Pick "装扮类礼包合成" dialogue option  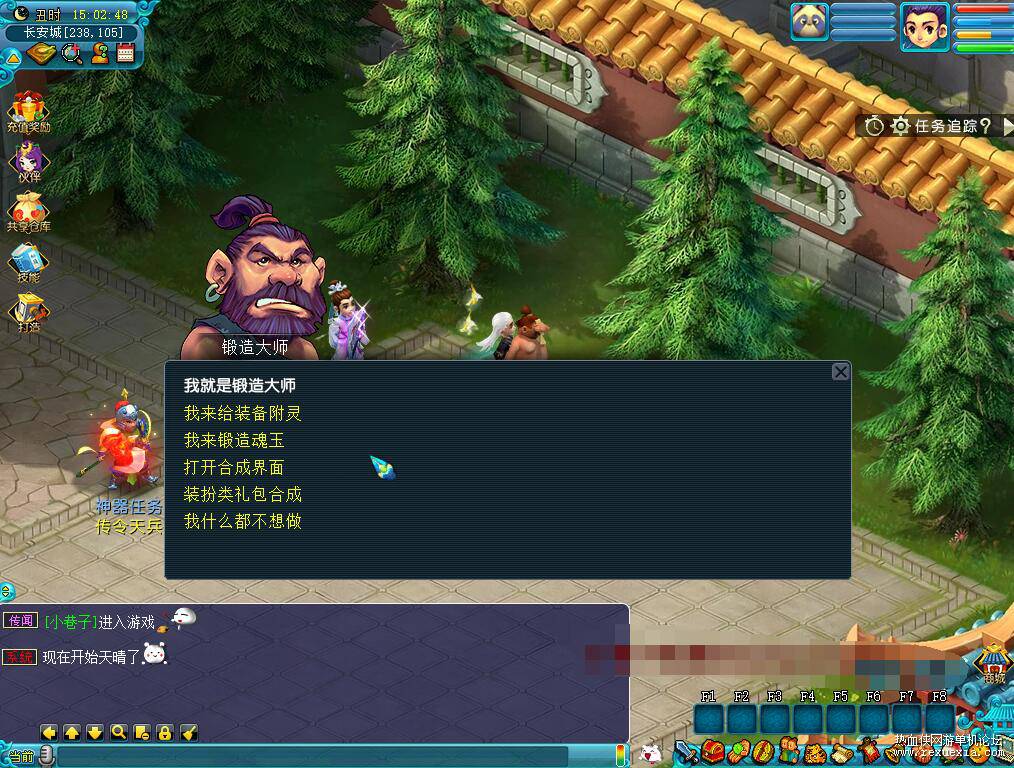pos(242,494)
